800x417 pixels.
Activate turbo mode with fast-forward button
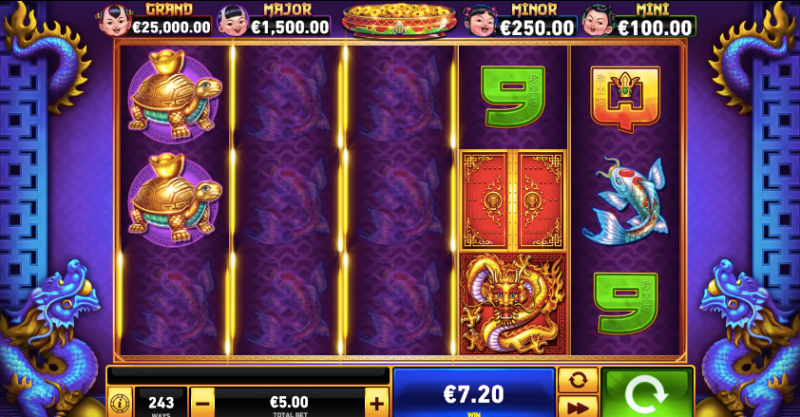(x=577, y=407)
